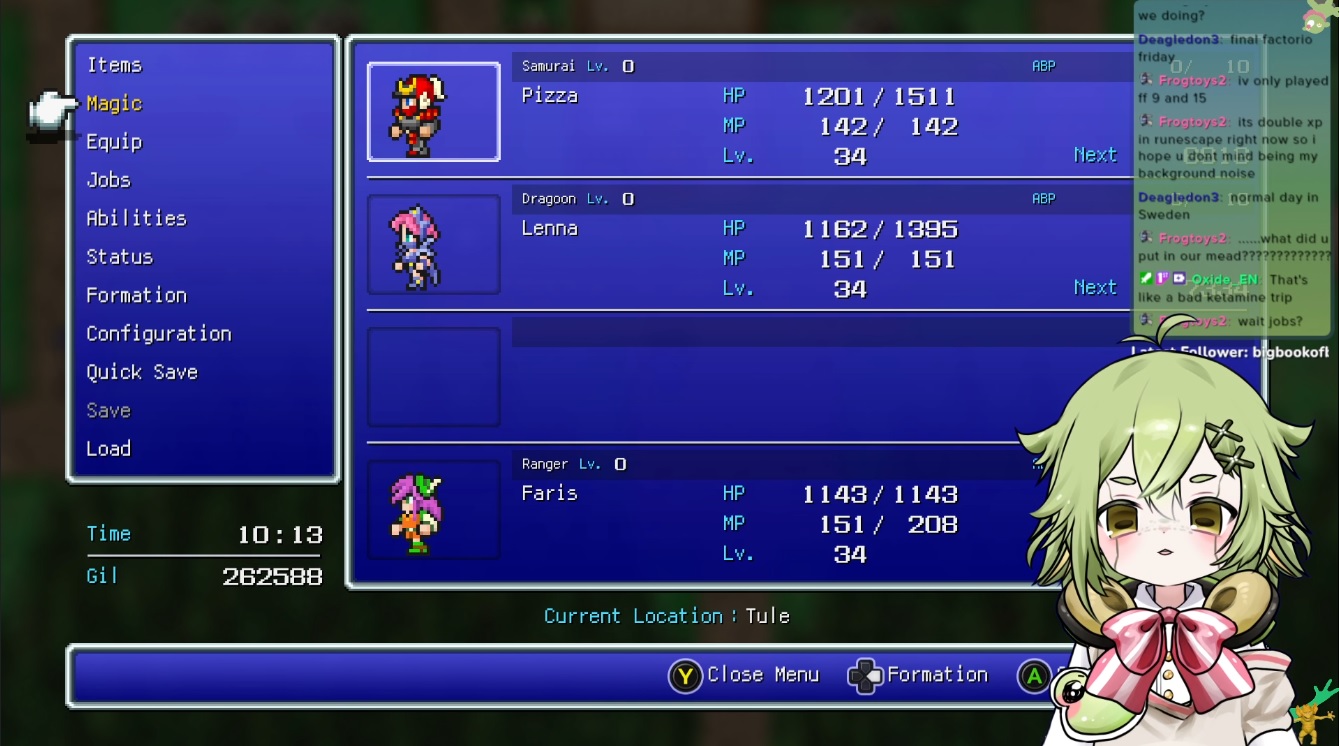Select Pizza the Samurai's portrait
Image resolution: width=1339 pixels, height=746 pixels.
click(433, 112)
